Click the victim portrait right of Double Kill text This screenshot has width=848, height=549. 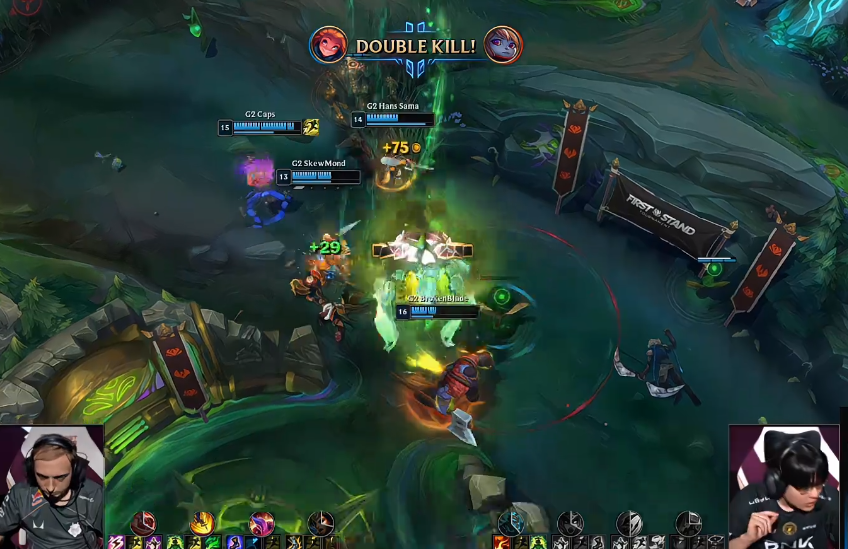coord(502,45)
